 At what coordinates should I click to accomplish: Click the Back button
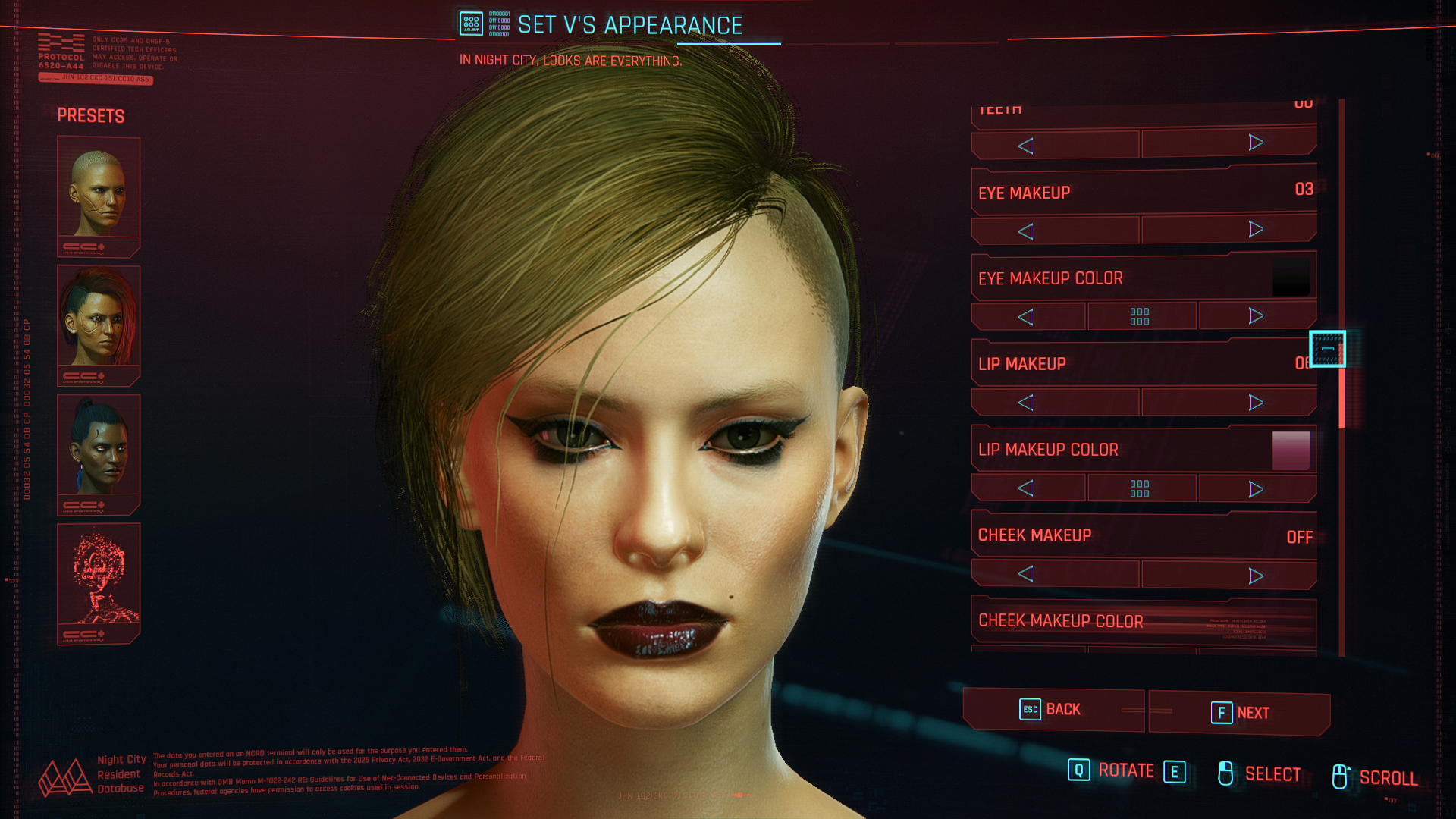tap(1053, 710)
